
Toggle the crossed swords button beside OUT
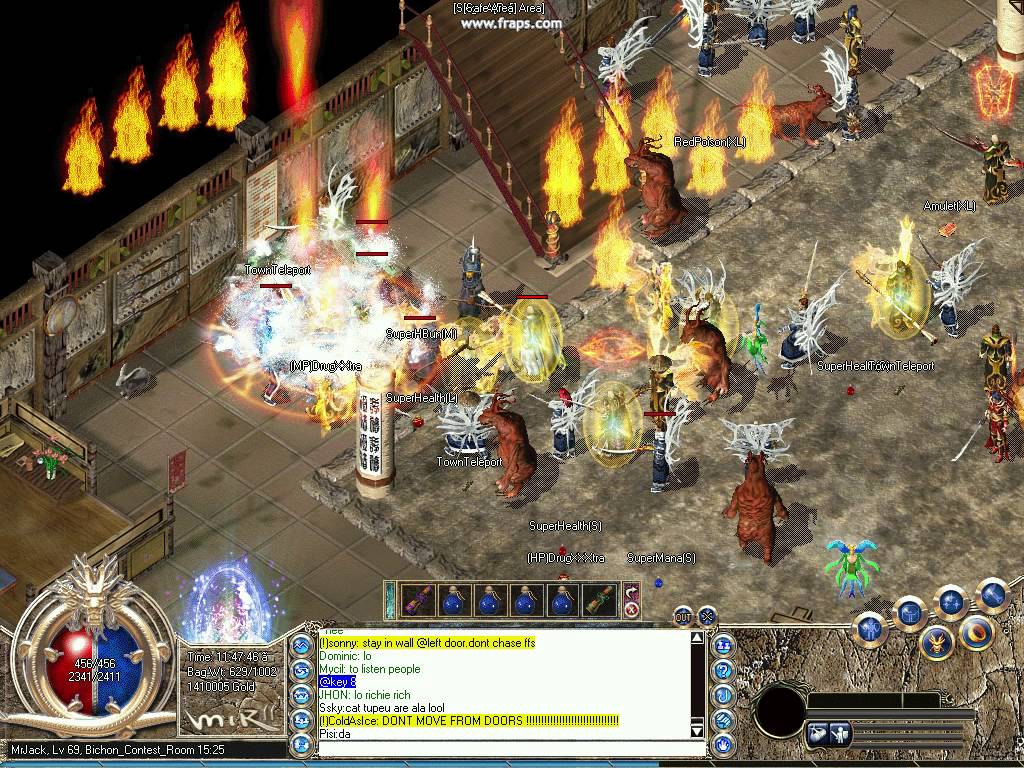click(707, 616)
